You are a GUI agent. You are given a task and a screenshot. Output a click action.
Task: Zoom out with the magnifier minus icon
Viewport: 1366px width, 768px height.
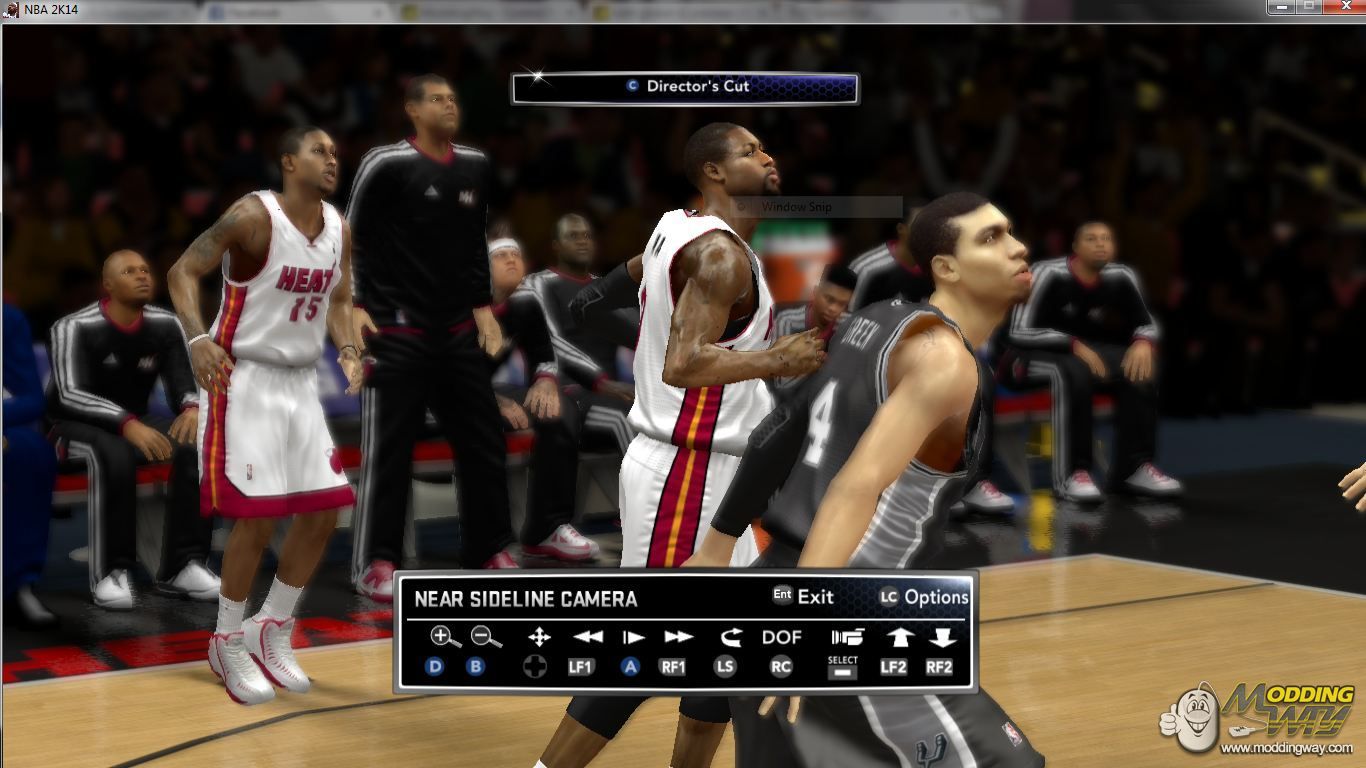pos(486,637)
